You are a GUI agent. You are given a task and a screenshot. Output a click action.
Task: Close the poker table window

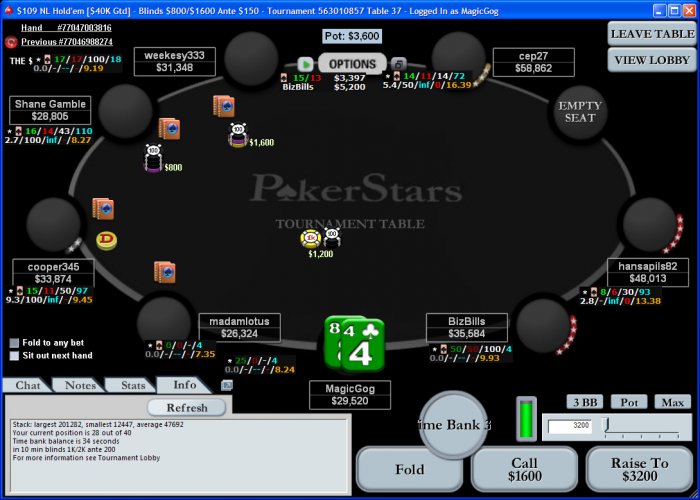687,9
